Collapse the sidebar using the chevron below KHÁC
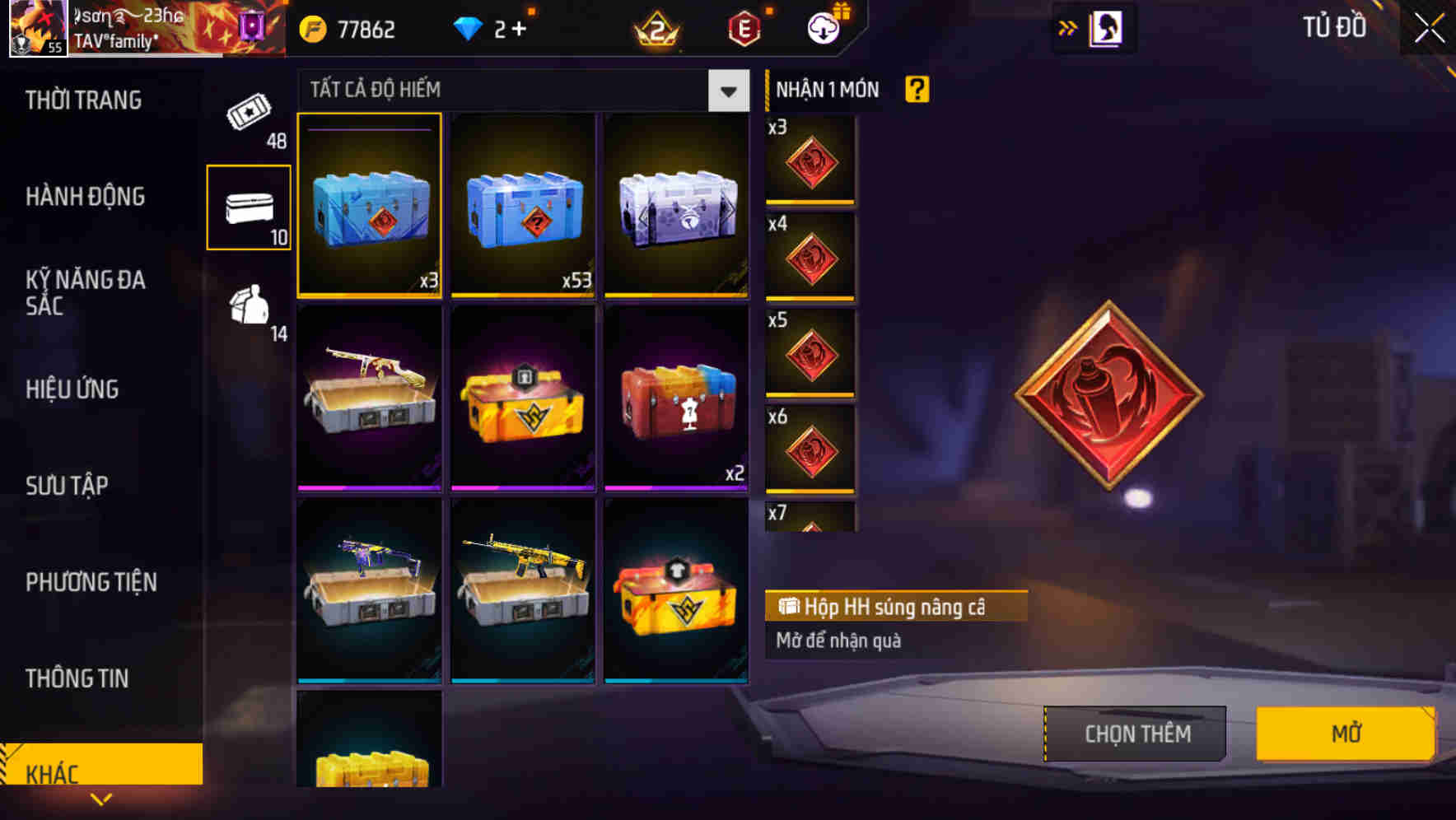1456x820 pixels. [x=101, y=799]
